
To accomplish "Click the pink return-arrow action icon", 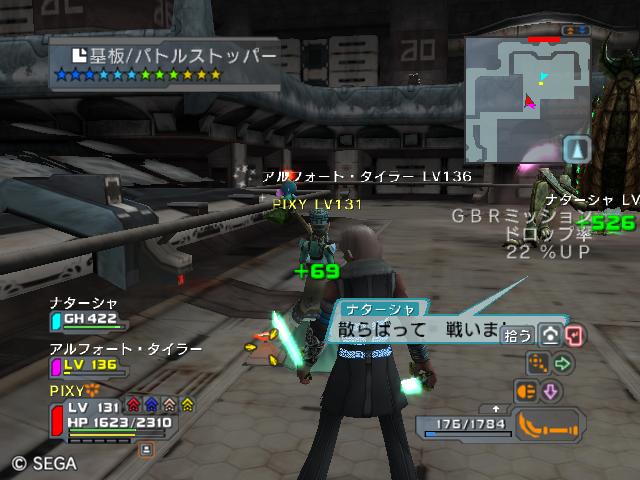I will (575, 335).
